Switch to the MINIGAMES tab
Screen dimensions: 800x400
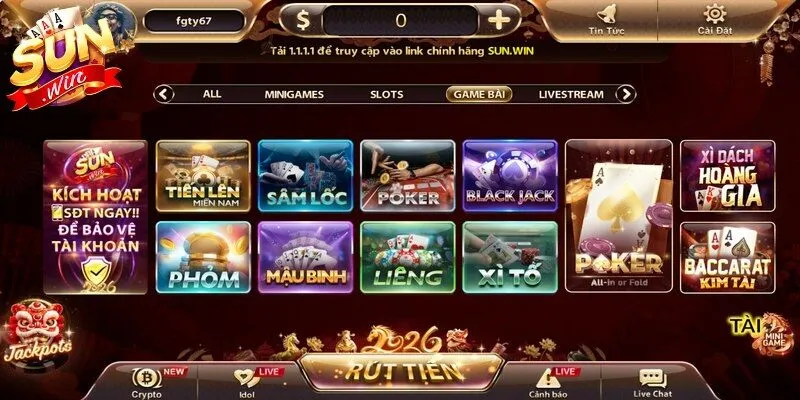click(294, 94)
